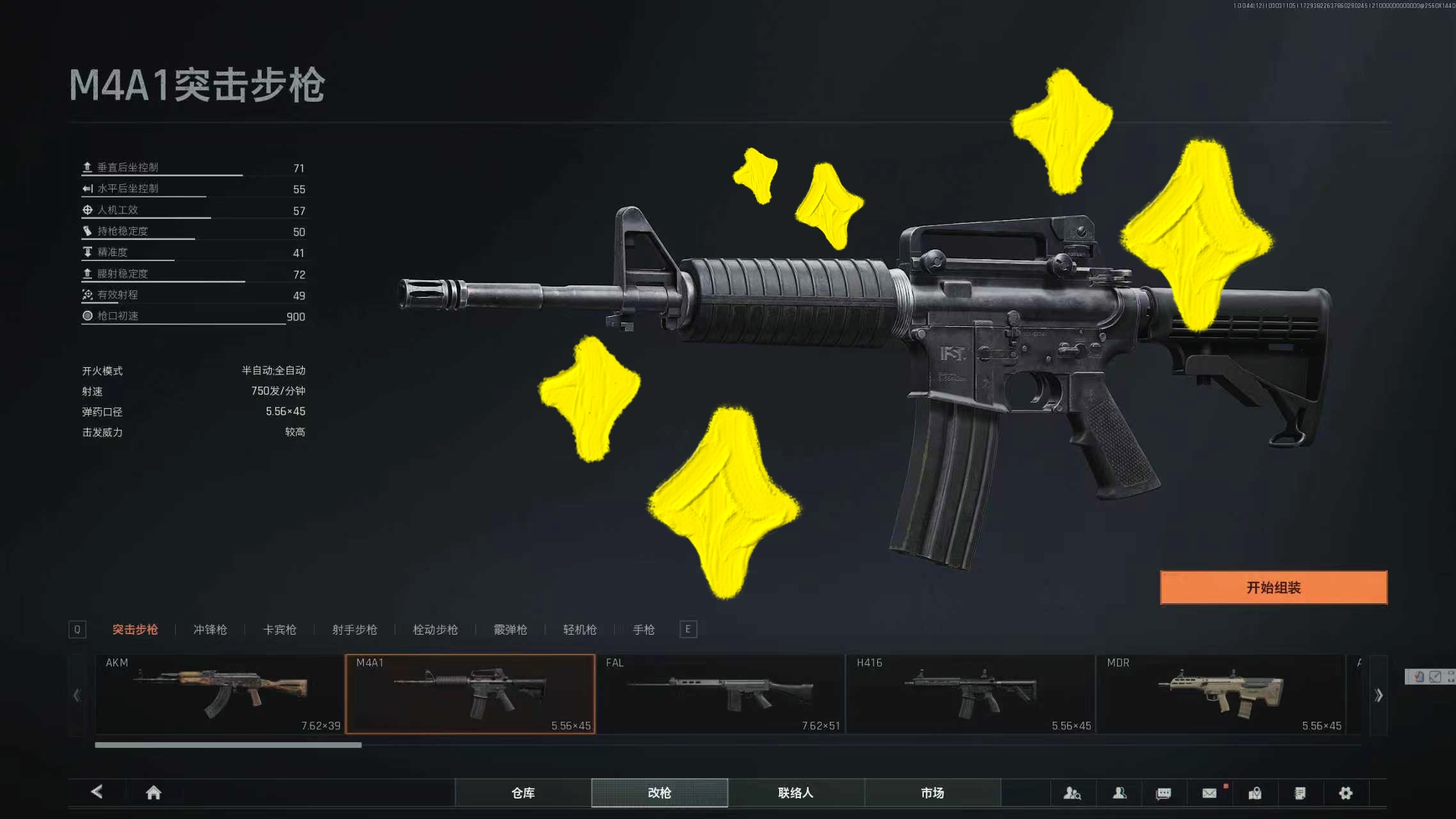The width and height of the screenshot is (1456, 819).
Task: Switch to the 轻机枪 tab
Action: pos(580,630)
